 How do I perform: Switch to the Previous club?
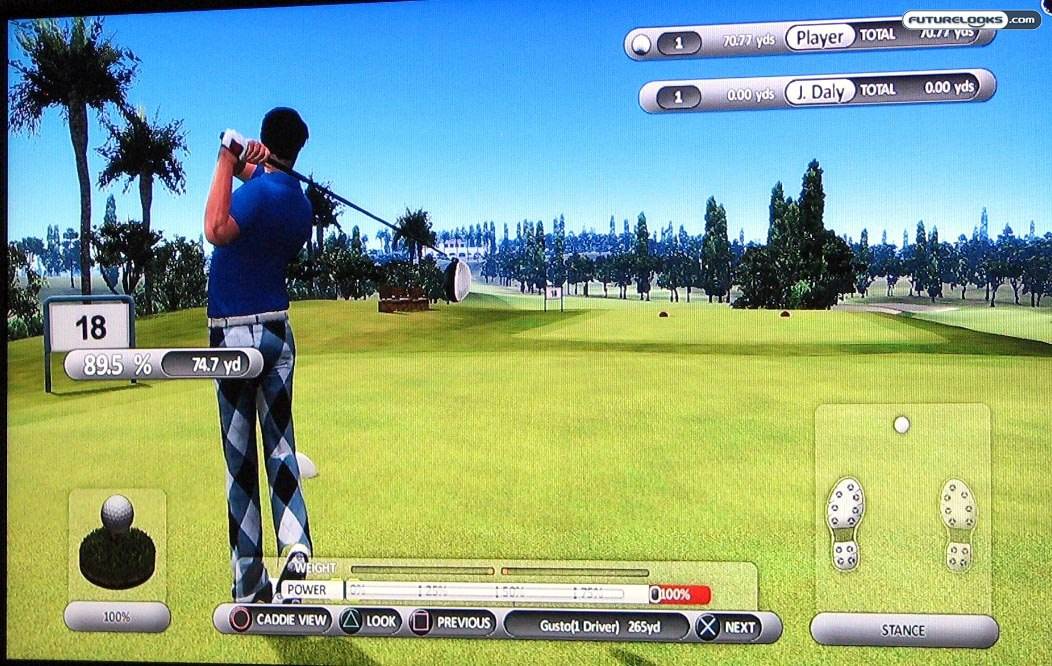[452, 622]
